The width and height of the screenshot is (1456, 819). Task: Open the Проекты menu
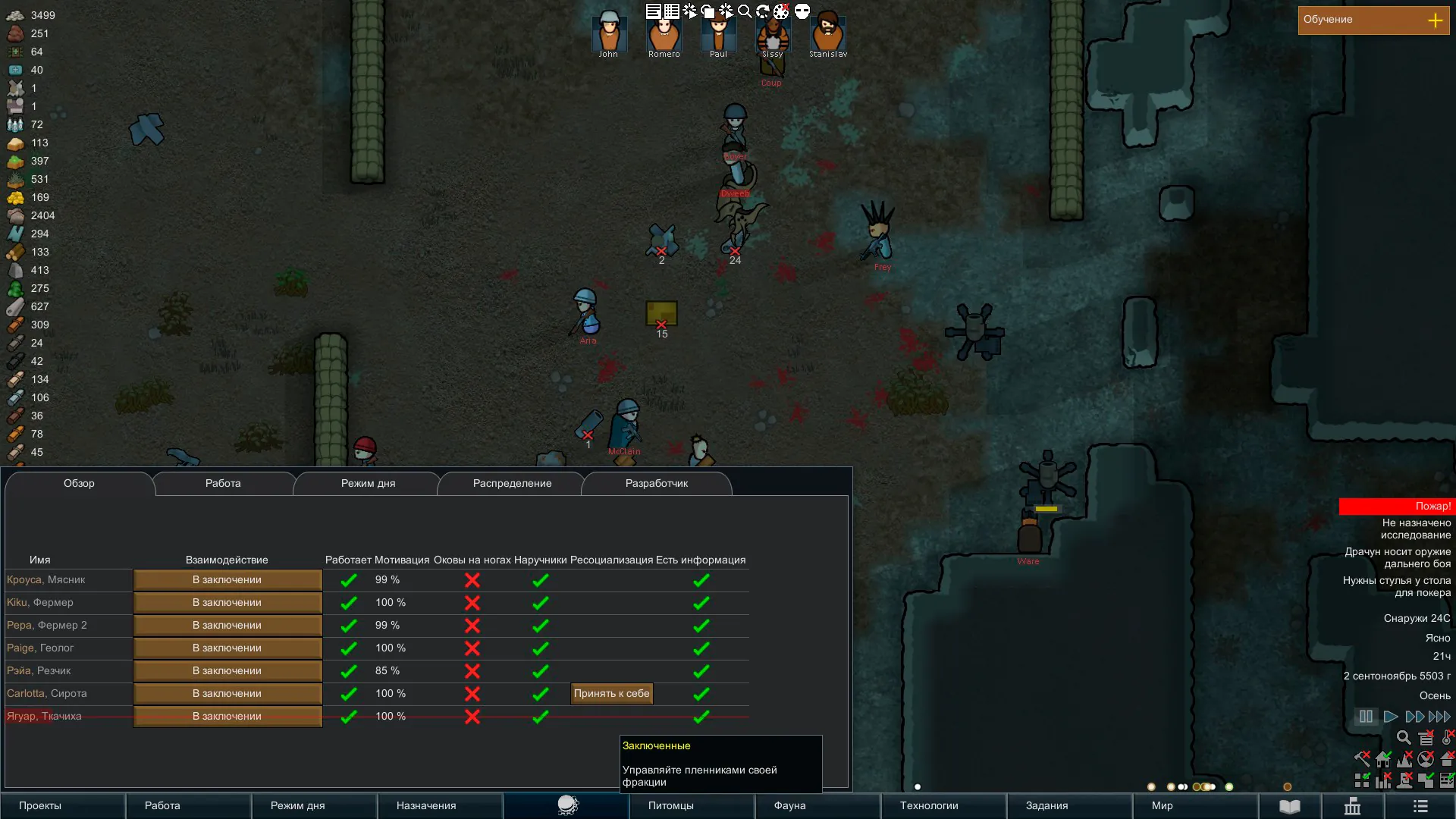40,806
